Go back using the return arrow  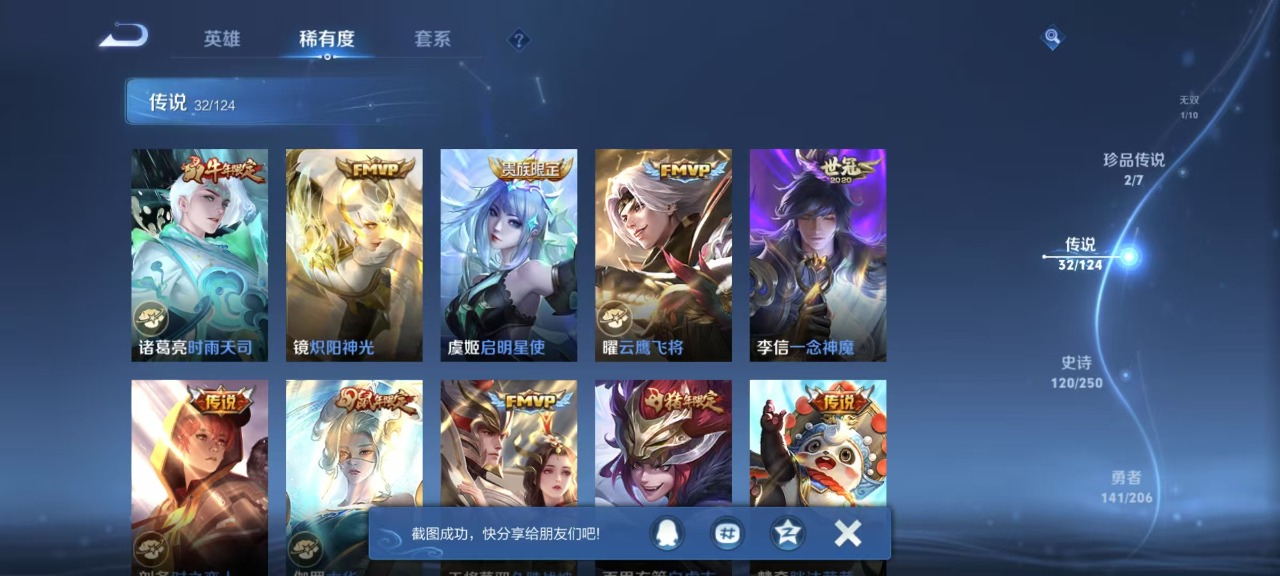point(124,37)
